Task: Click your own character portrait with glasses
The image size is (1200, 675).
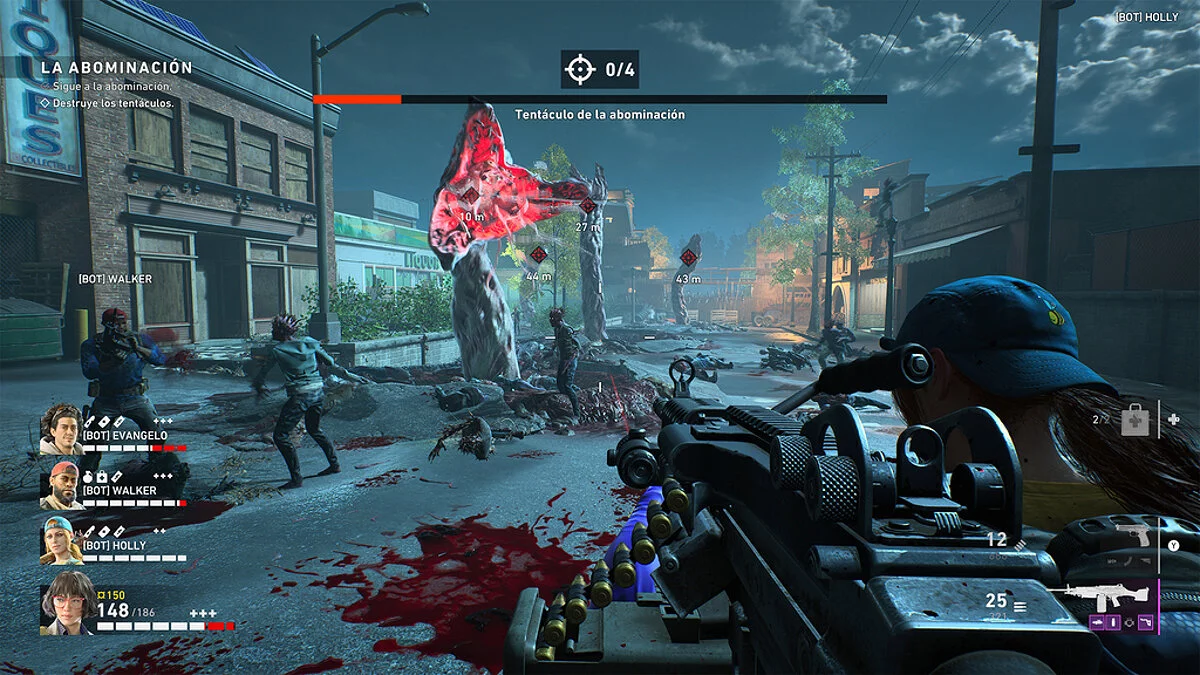Action: coord(67,603)
